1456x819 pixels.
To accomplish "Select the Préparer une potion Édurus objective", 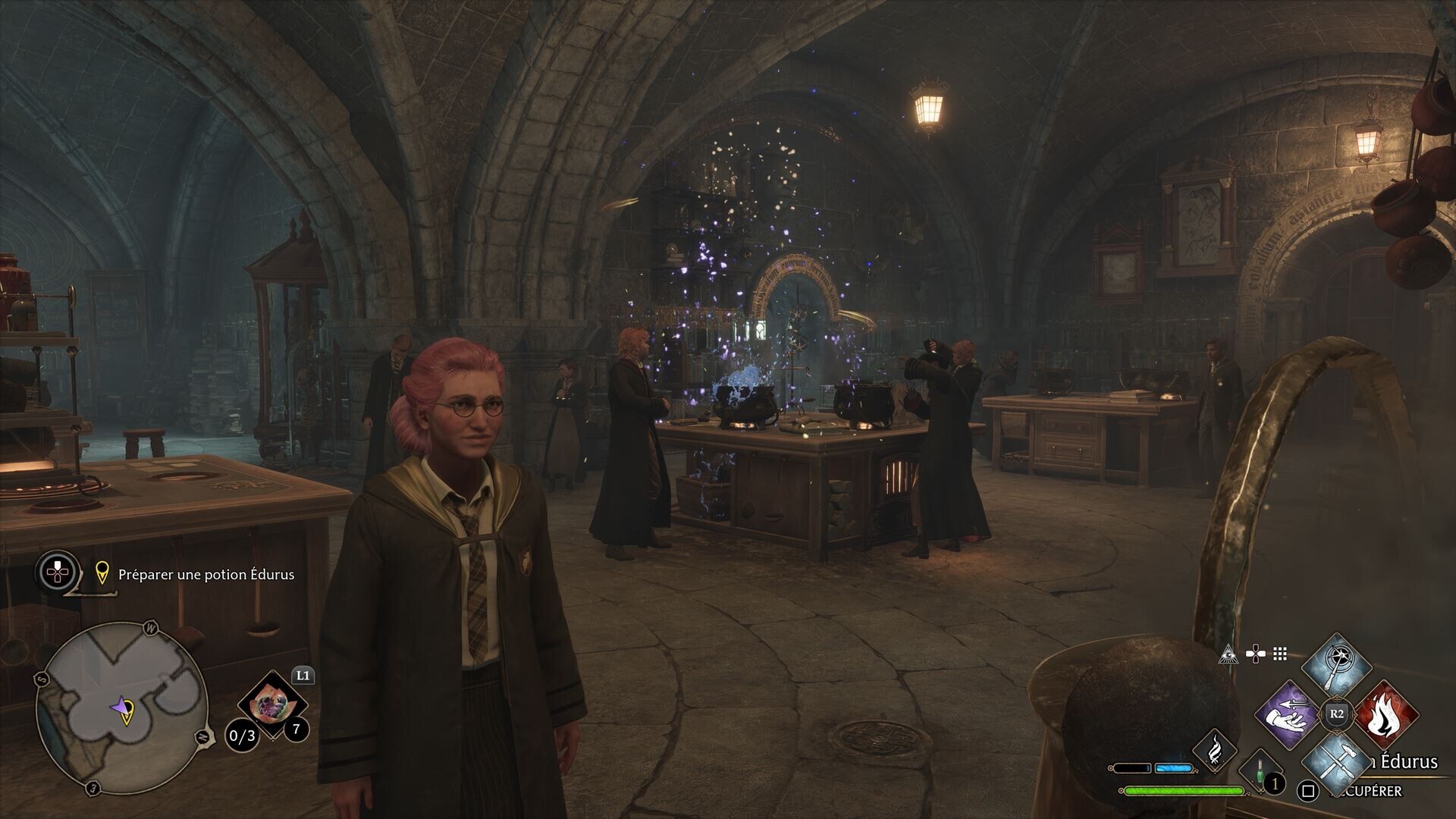I will (x=205, y=575).
